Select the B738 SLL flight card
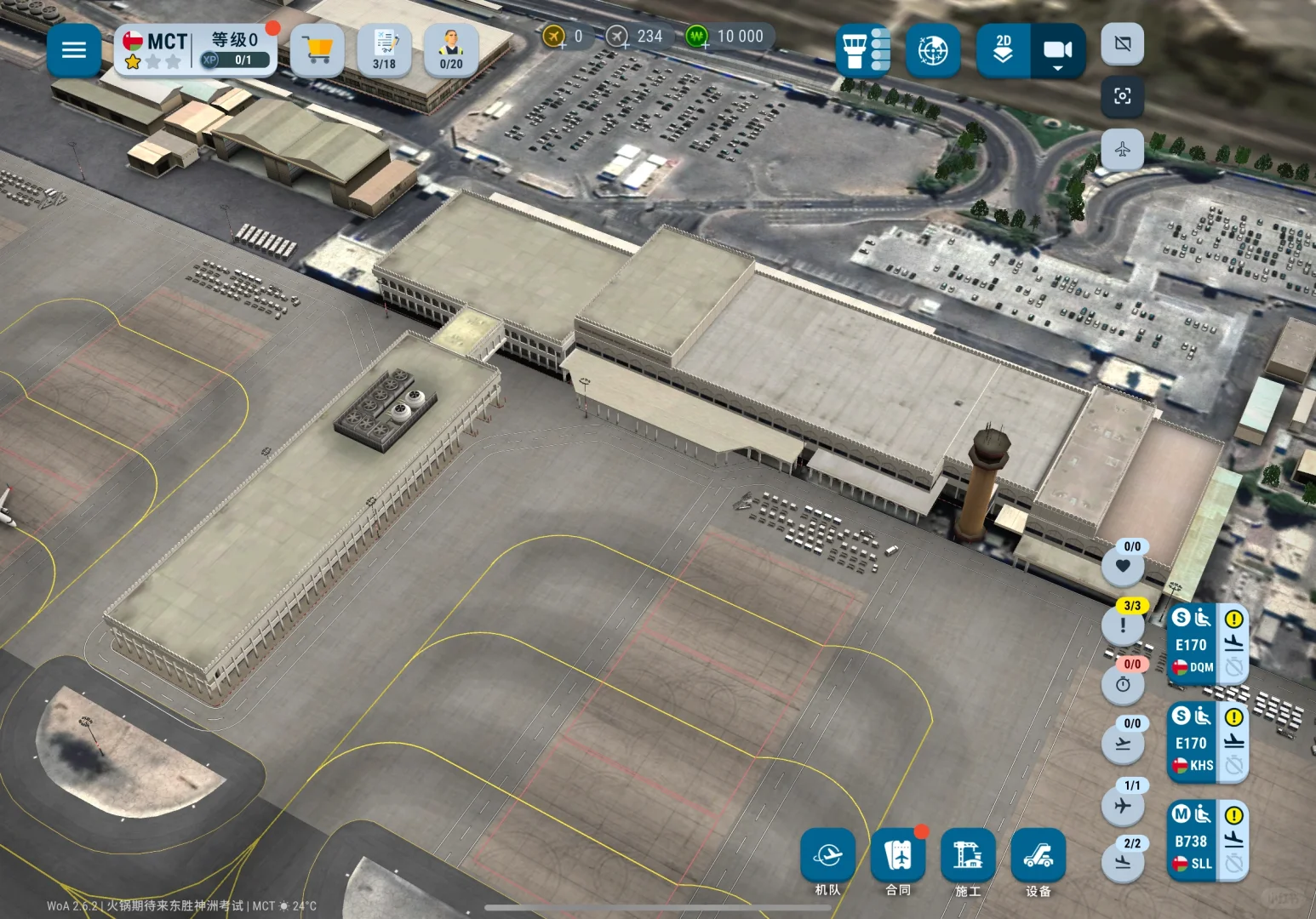Image resolution: width=1316 pixels, height=919 pixels. (x=1193, y=840)
